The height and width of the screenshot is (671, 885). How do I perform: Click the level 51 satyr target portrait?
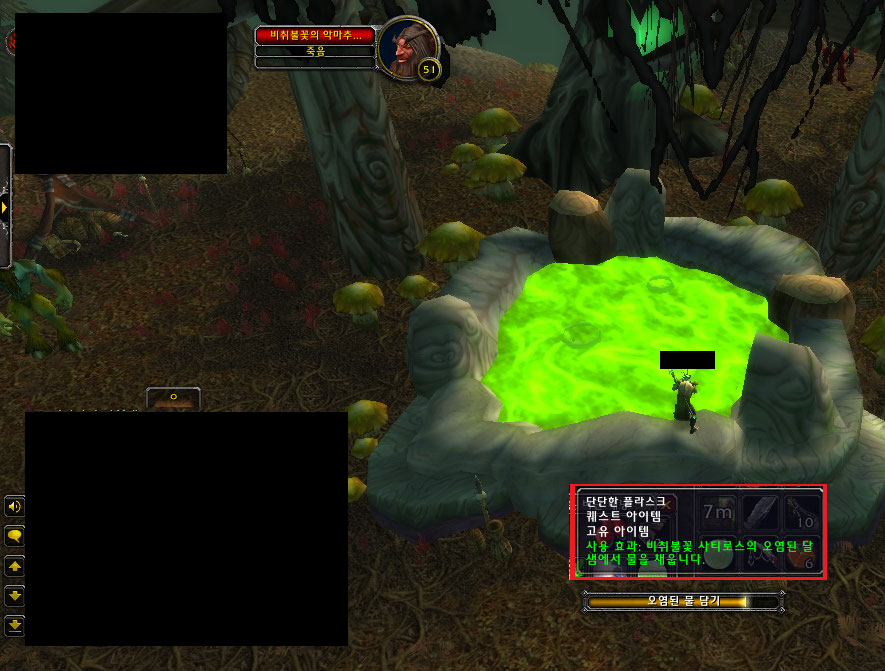pos(408,47)
